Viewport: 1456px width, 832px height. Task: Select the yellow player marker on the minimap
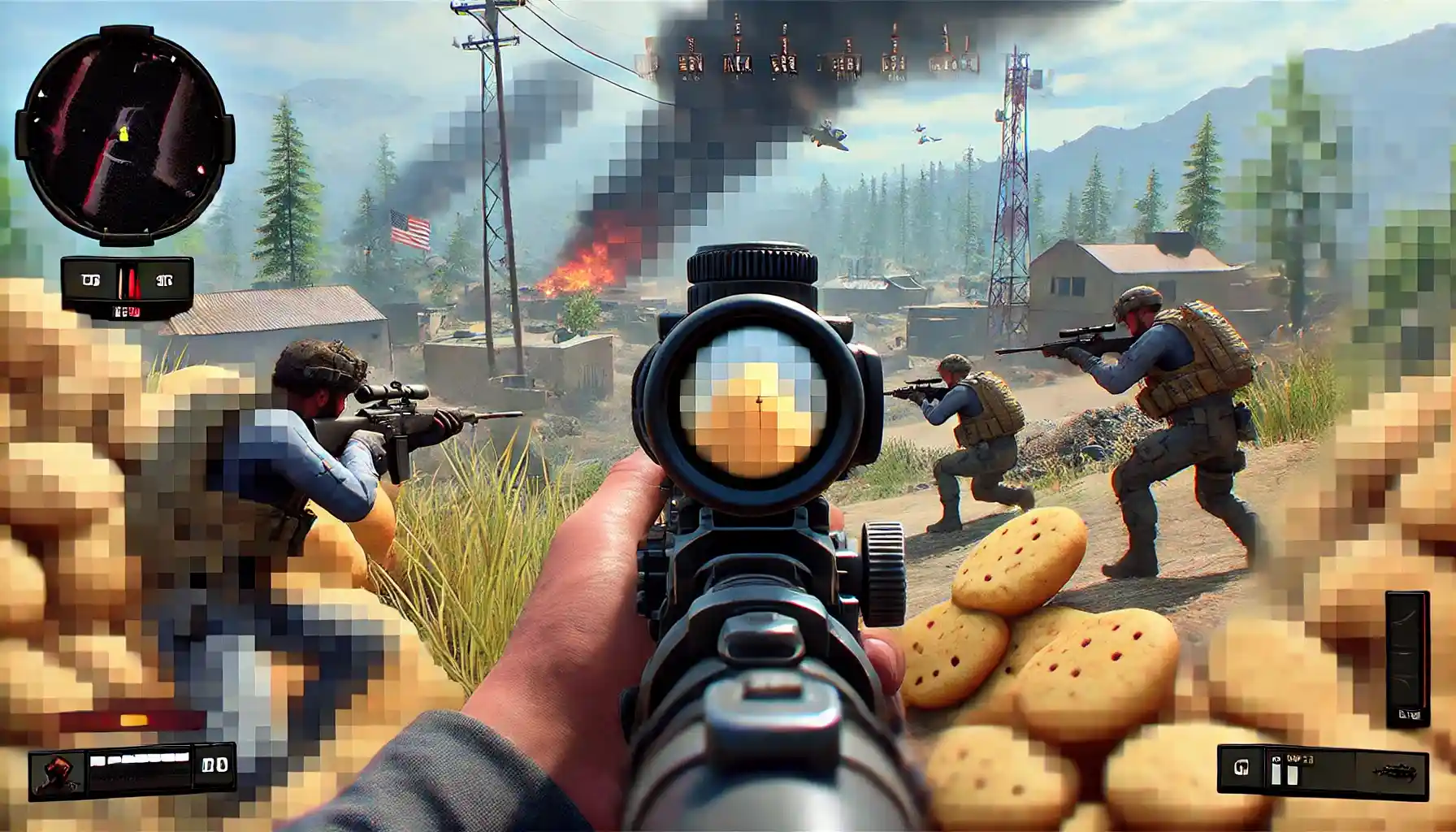(123, 133)
